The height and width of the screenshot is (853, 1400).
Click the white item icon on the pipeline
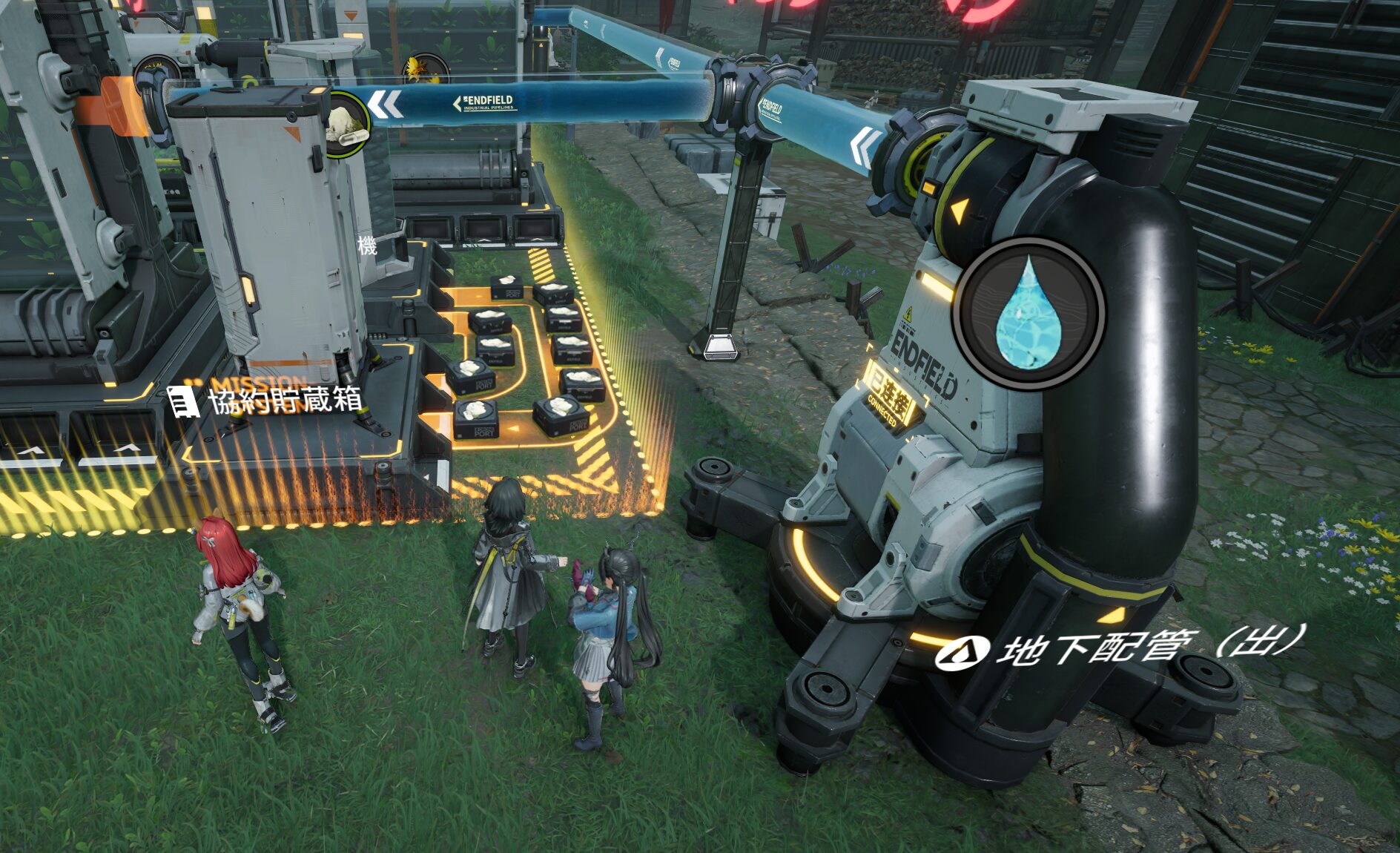[x=346, y=123]
